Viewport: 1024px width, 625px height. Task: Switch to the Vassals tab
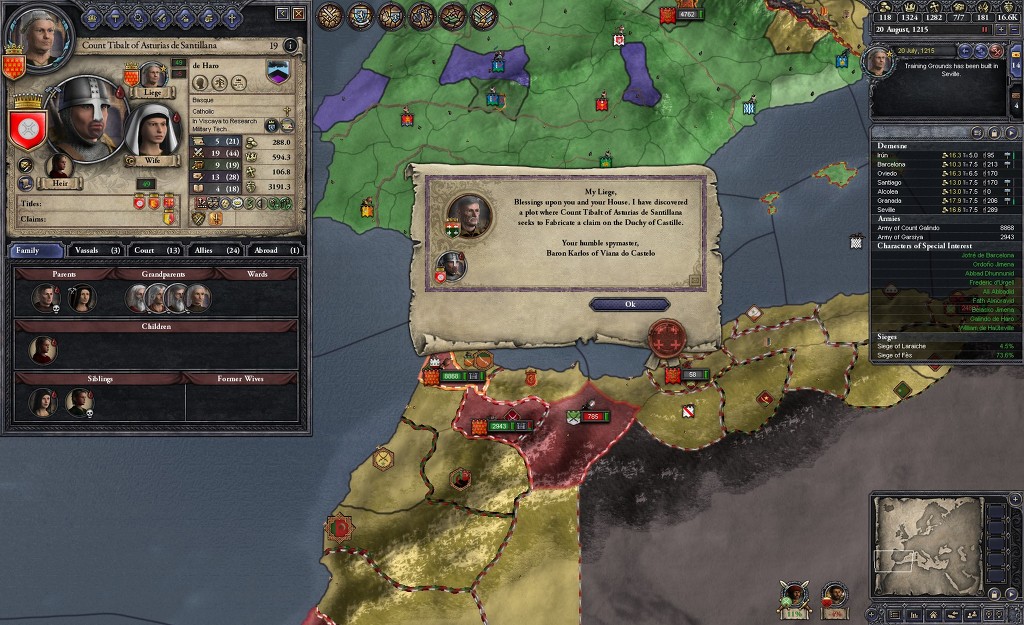click(99, 250)
